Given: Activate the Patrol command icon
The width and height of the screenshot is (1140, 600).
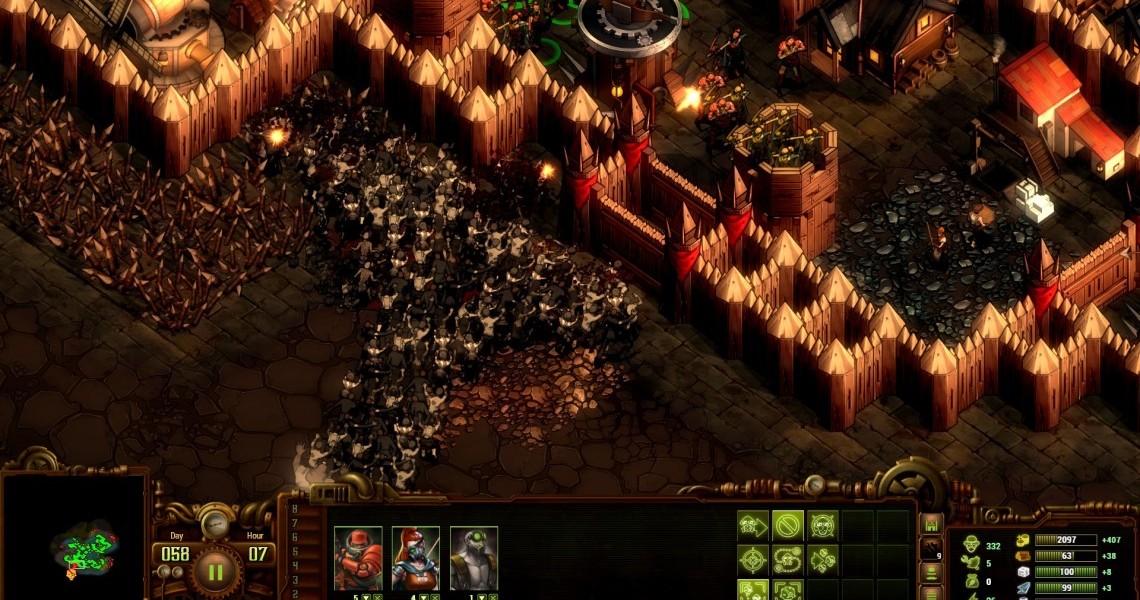Looking at the screenshot, I should [x=788, y=559].
